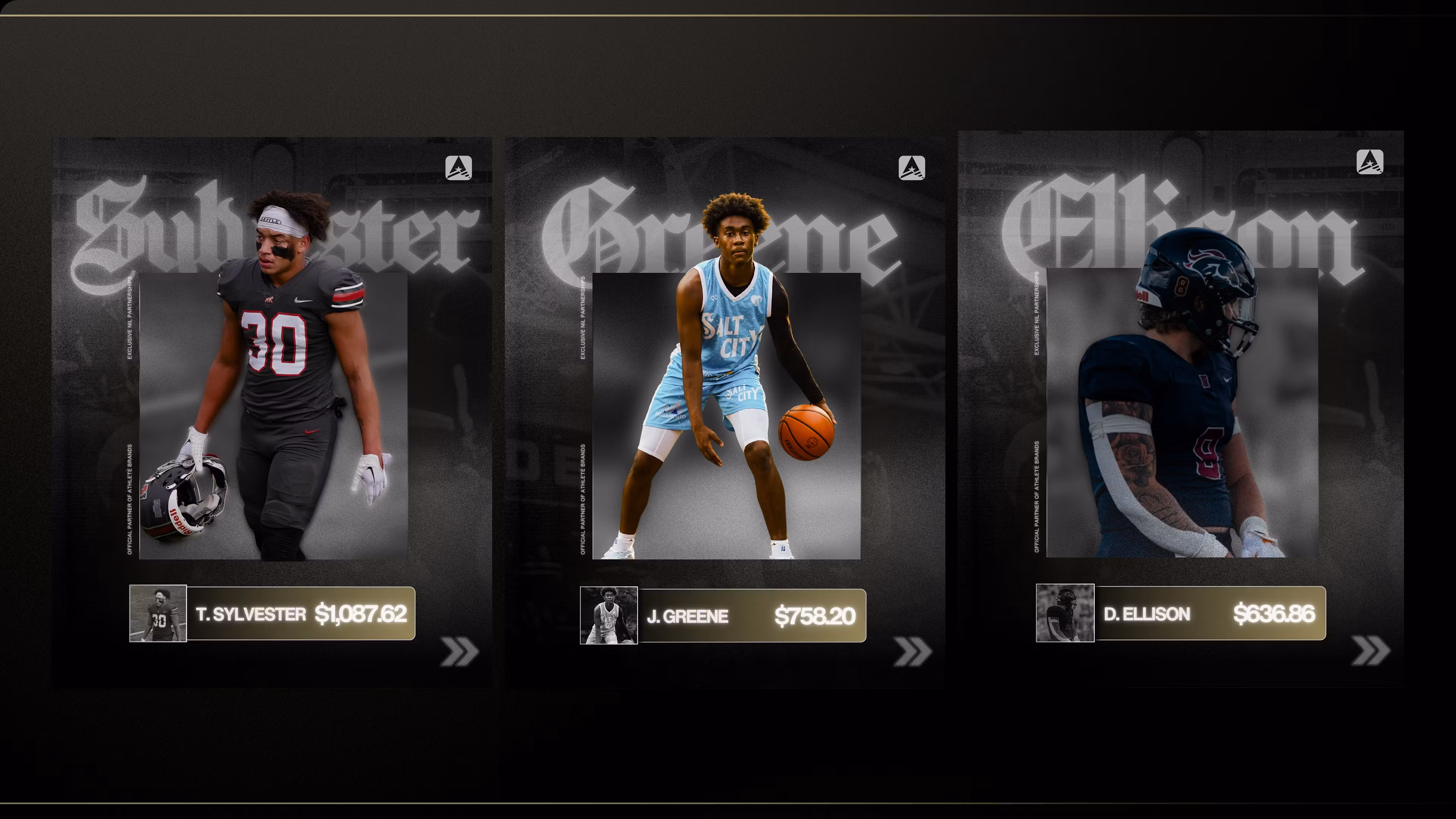Screen dimensions: 1456x819
Task: Click the star logo badge on the Greene card
Action: point(912,168)
